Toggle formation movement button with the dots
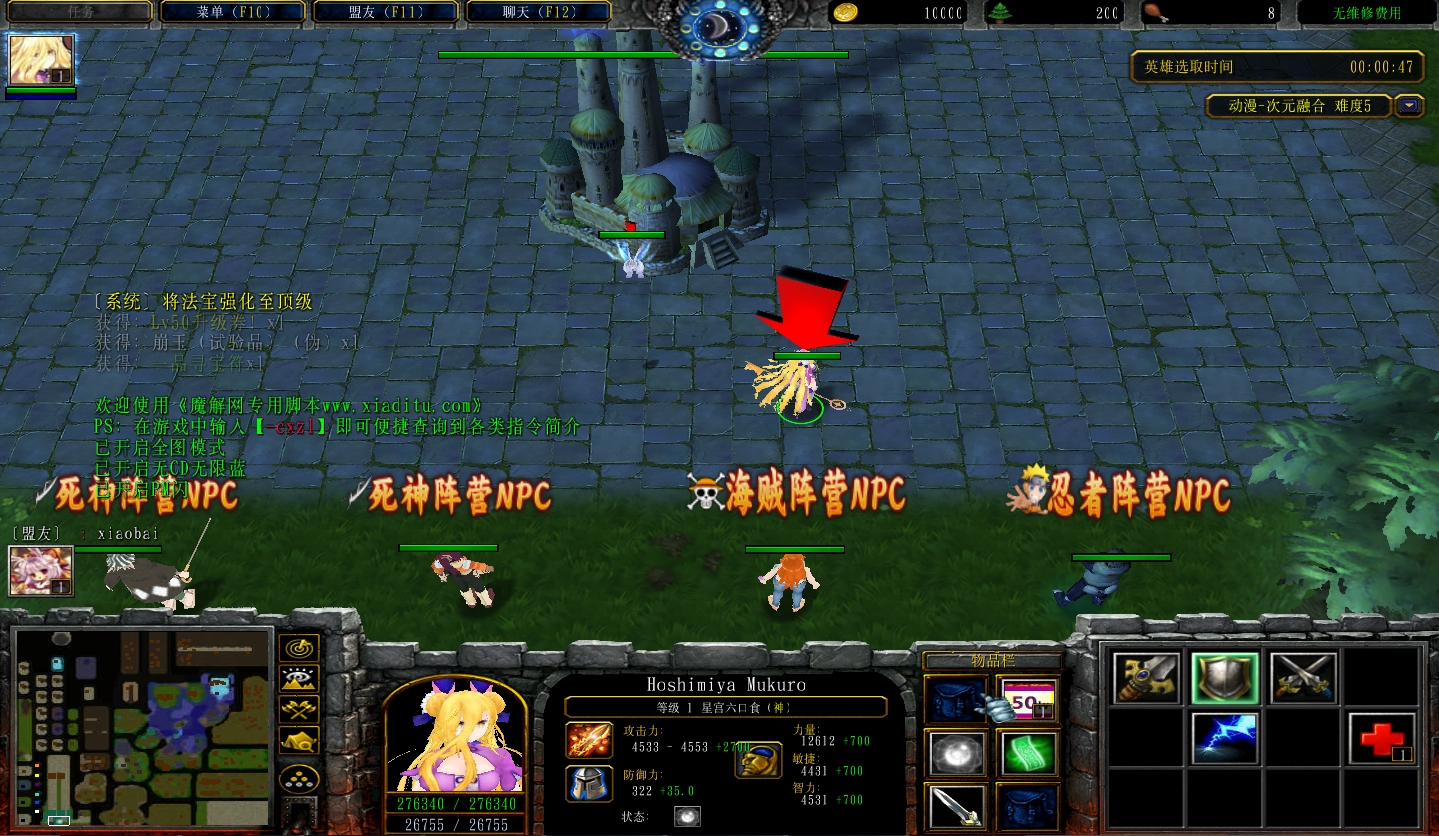 [x=299, y=777]
